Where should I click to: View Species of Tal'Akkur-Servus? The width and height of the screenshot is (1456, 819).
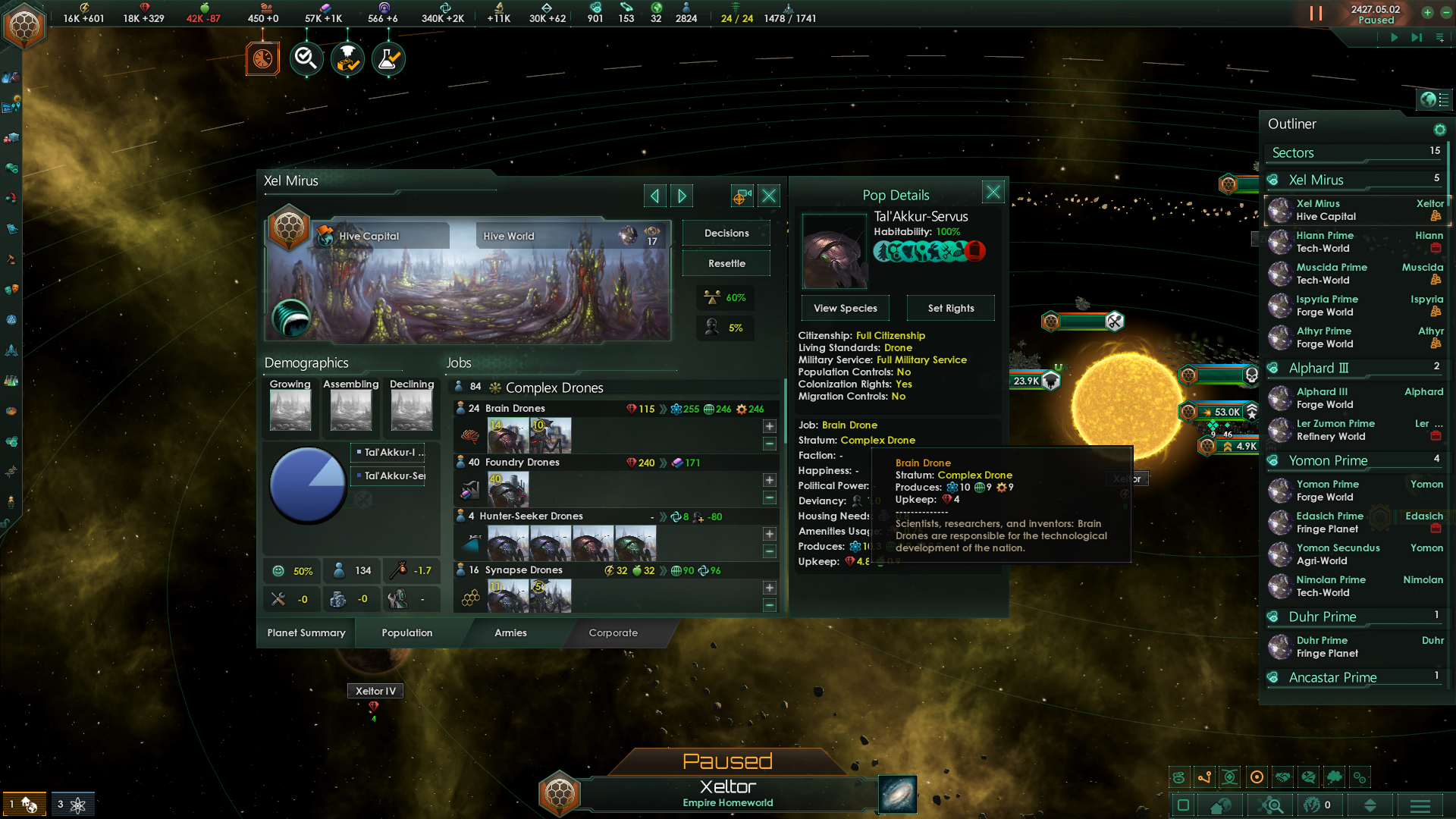click(845, 308)
